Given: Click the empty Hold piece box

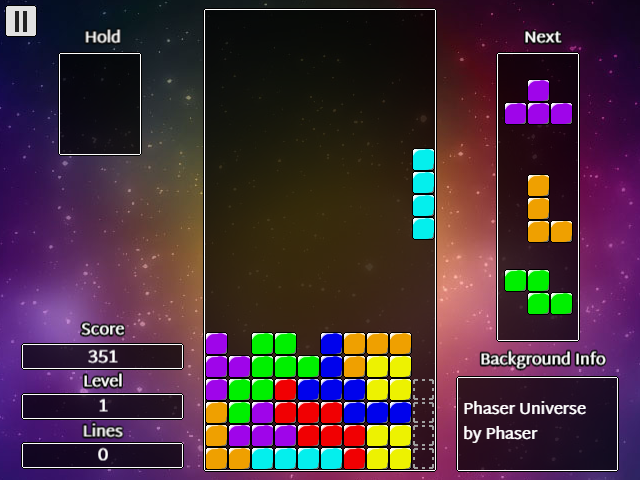Looking at the screenshot, I should pos(100,104).
